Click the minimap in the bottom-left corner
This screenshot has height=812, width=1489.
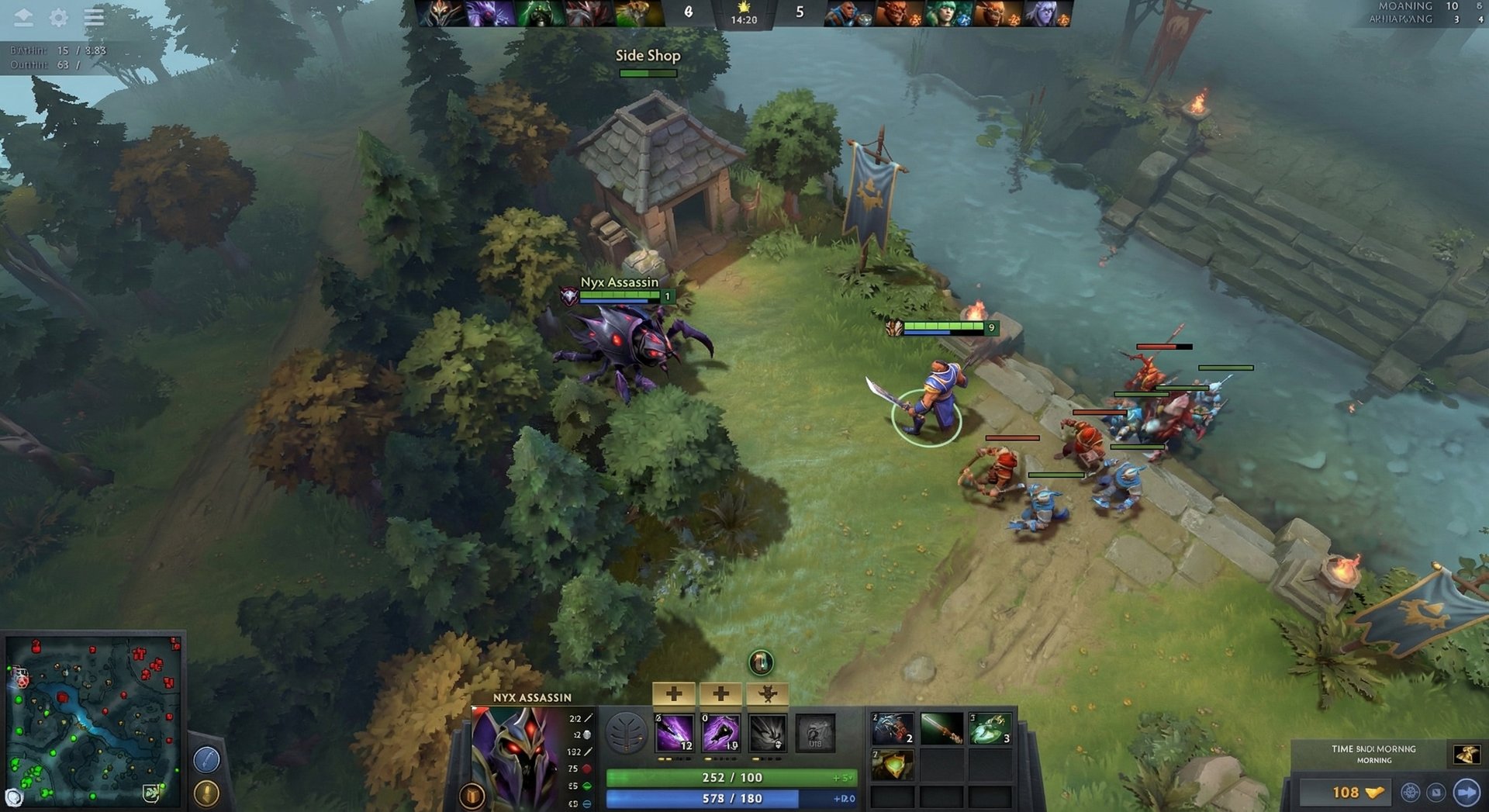coord(93,721)
